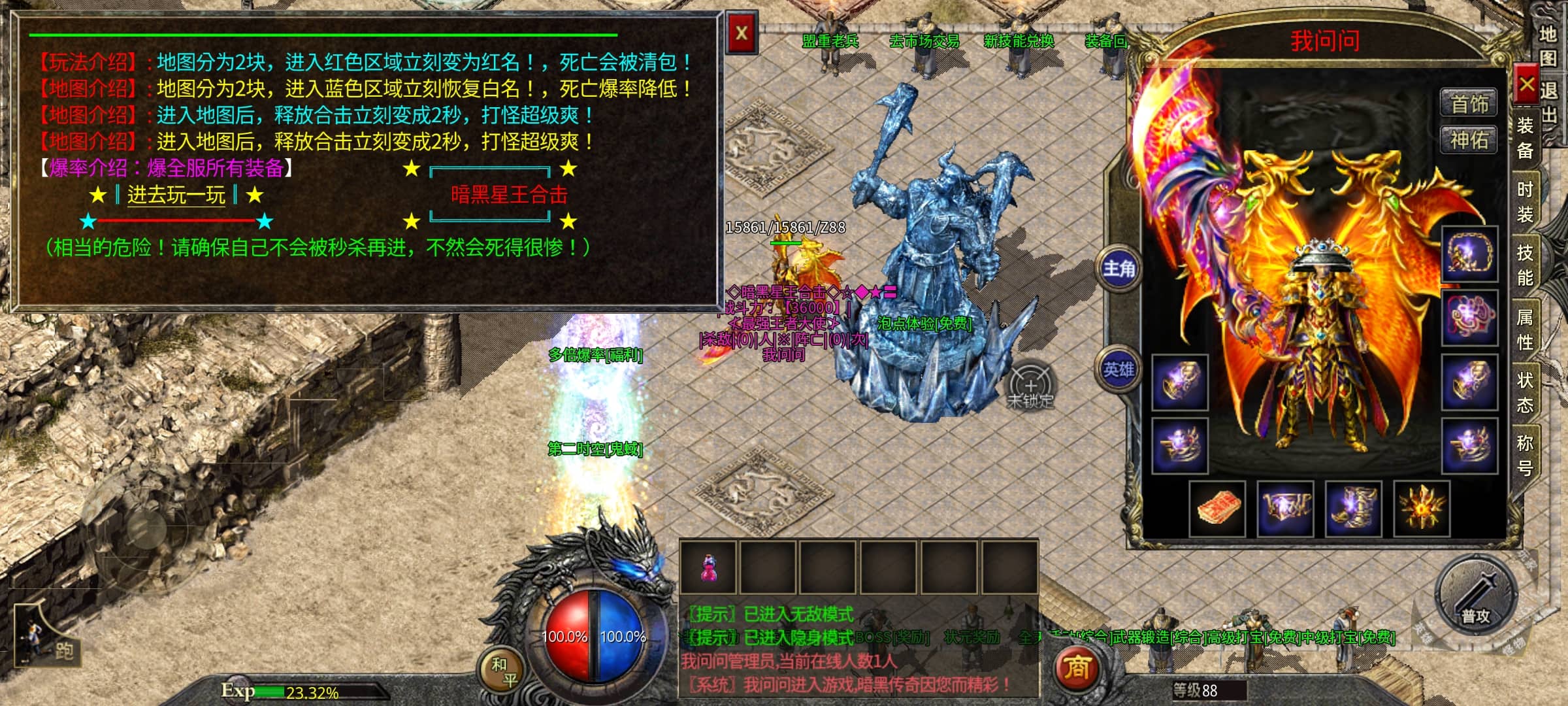
Task: Use the pink potion in the hotbar
Action: coord(708,567)
